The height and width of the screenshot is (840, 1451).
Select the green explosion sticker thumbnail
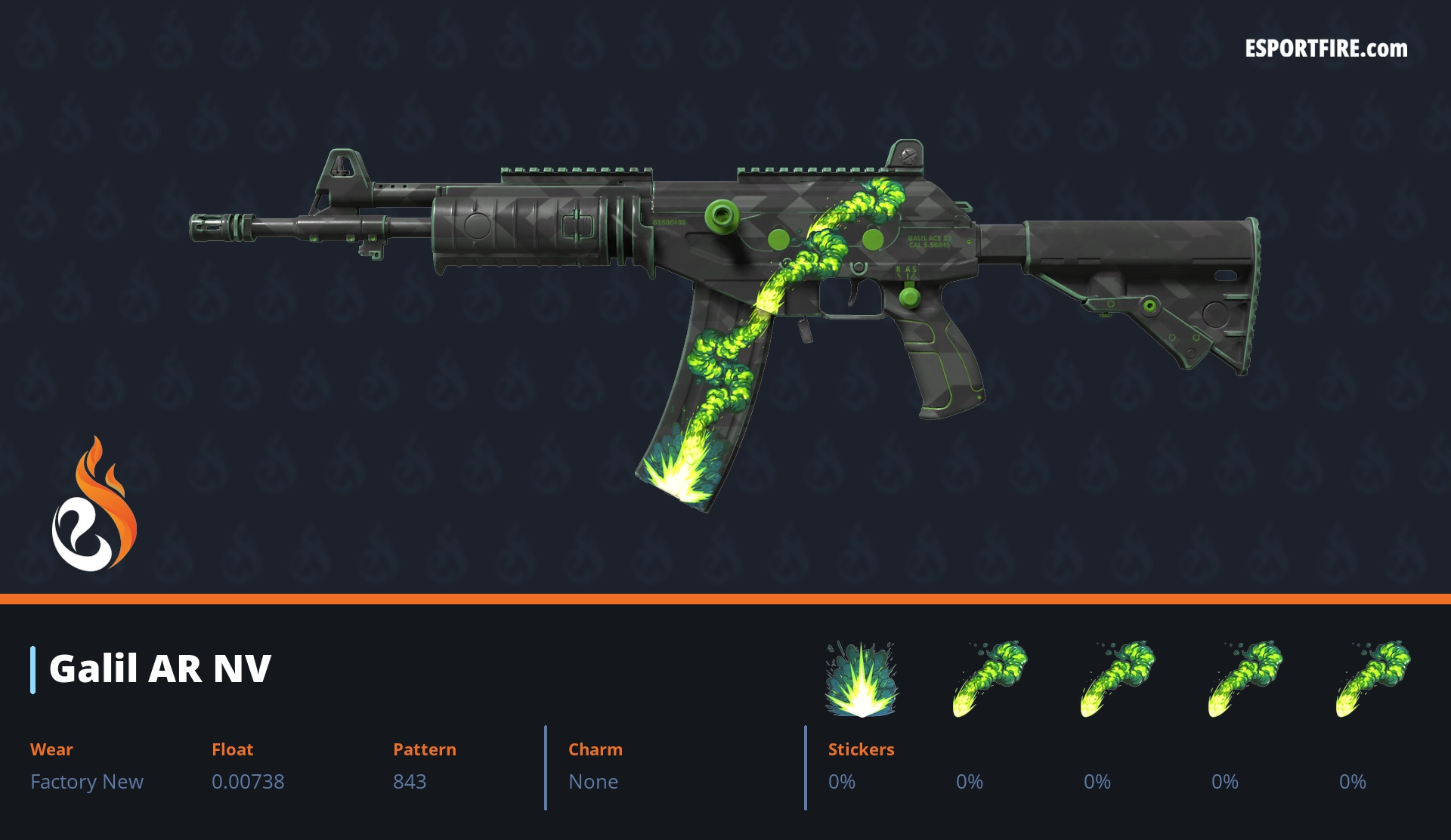click(861, 679)
